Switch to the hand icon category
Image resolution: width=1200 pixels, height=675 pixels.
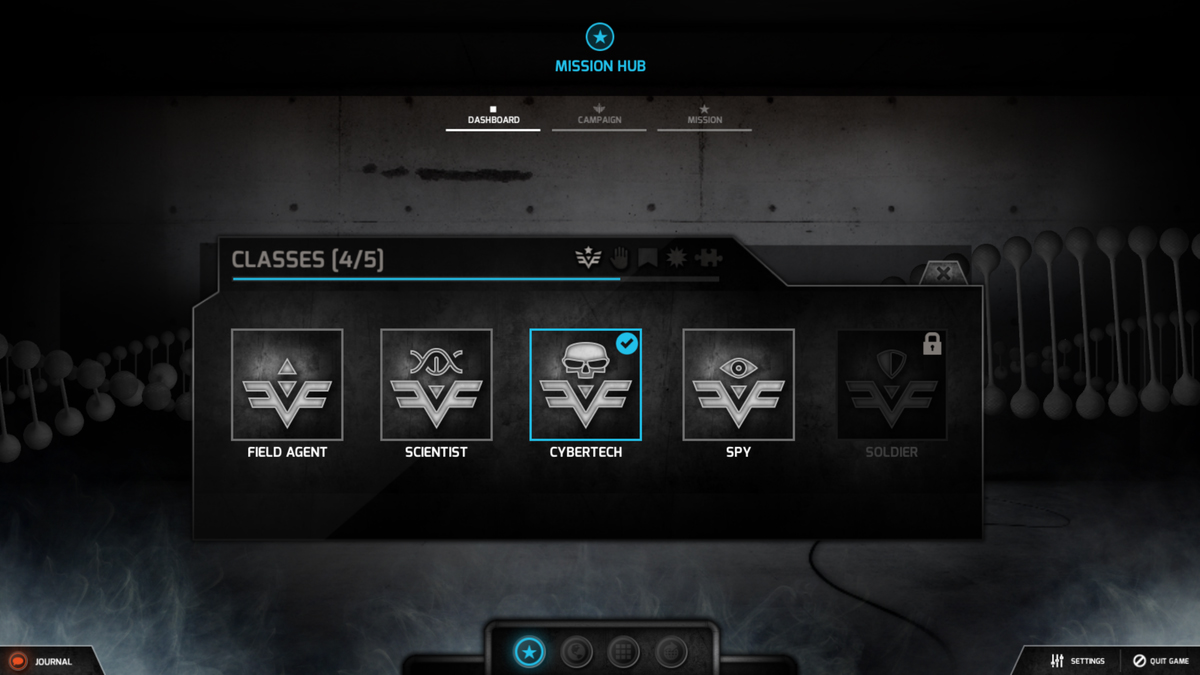pyautogui.click(x=619, y=259)
